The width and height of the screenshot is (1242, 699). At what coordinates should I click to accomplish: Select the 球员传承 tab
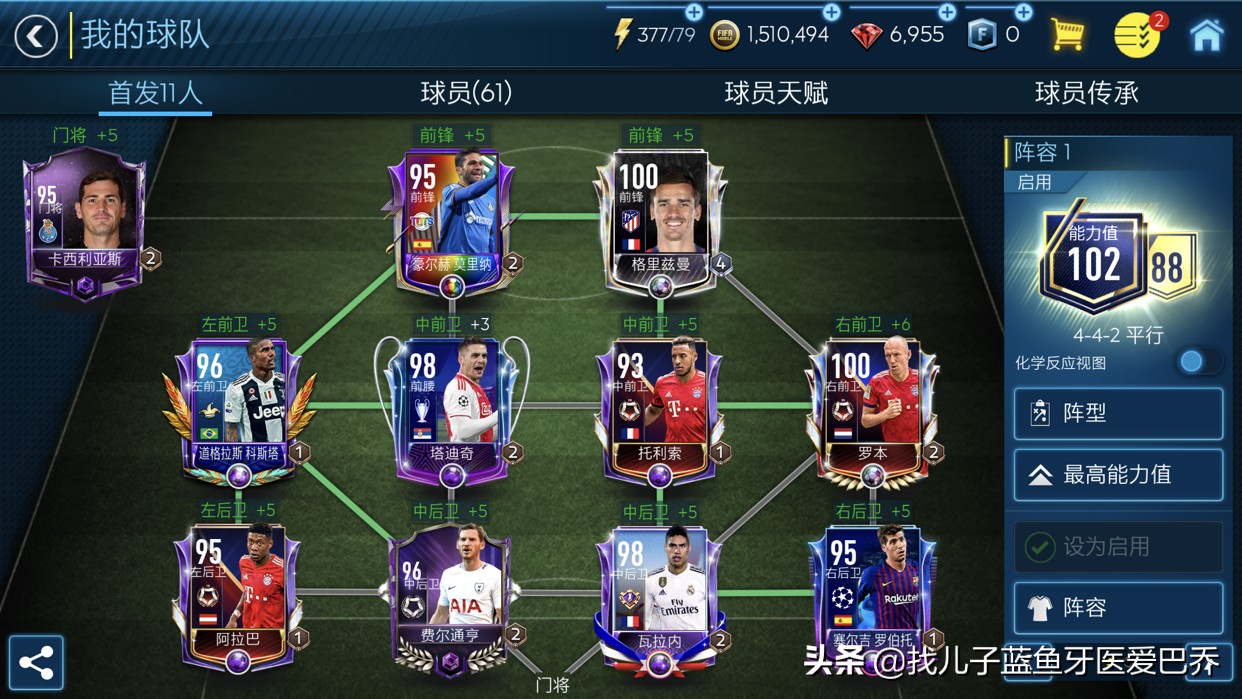pos(1086,93)
